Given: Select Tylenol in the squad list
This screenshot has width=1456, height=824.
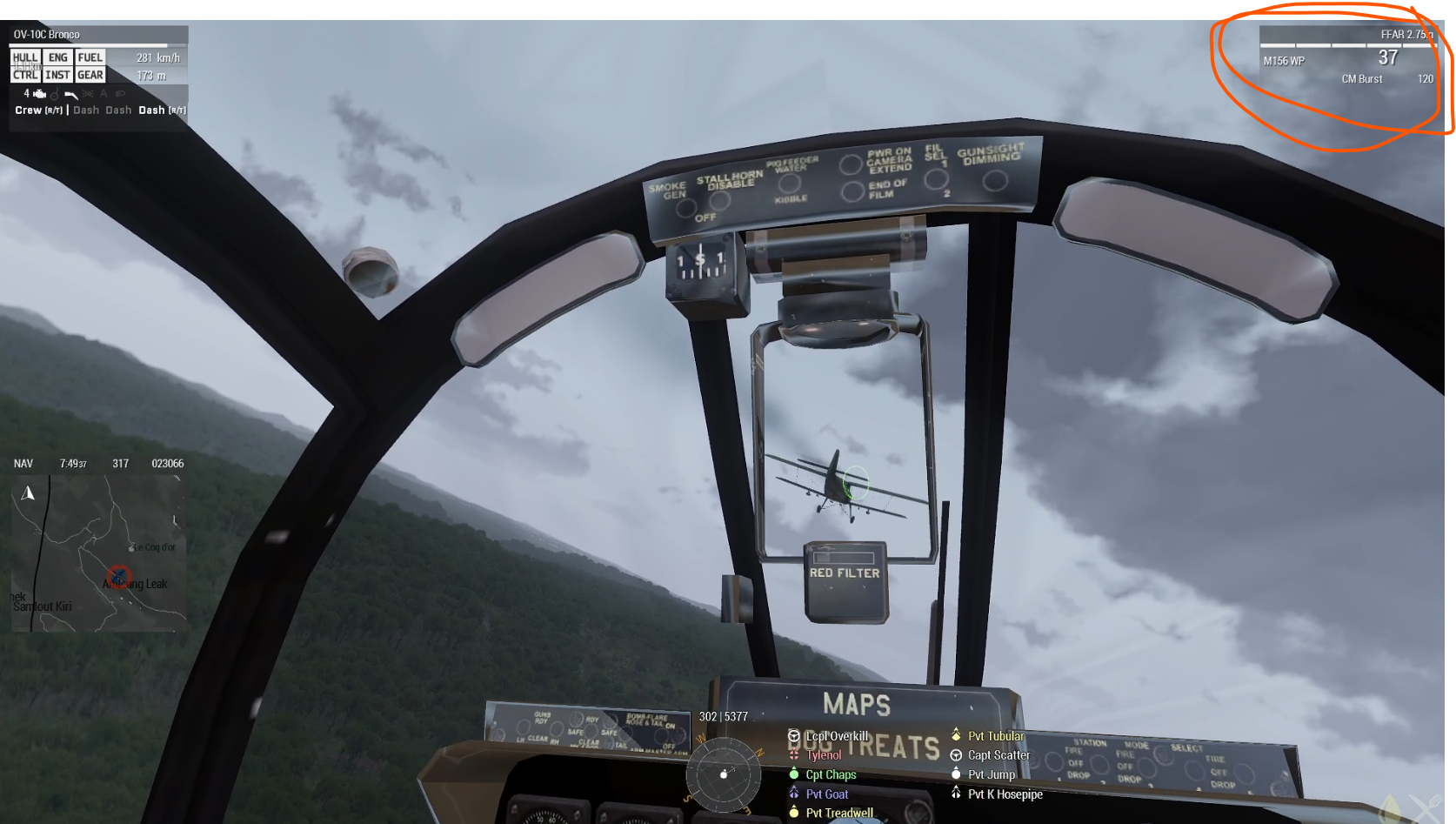Looking at the screenshot, I should click(823, 755).
